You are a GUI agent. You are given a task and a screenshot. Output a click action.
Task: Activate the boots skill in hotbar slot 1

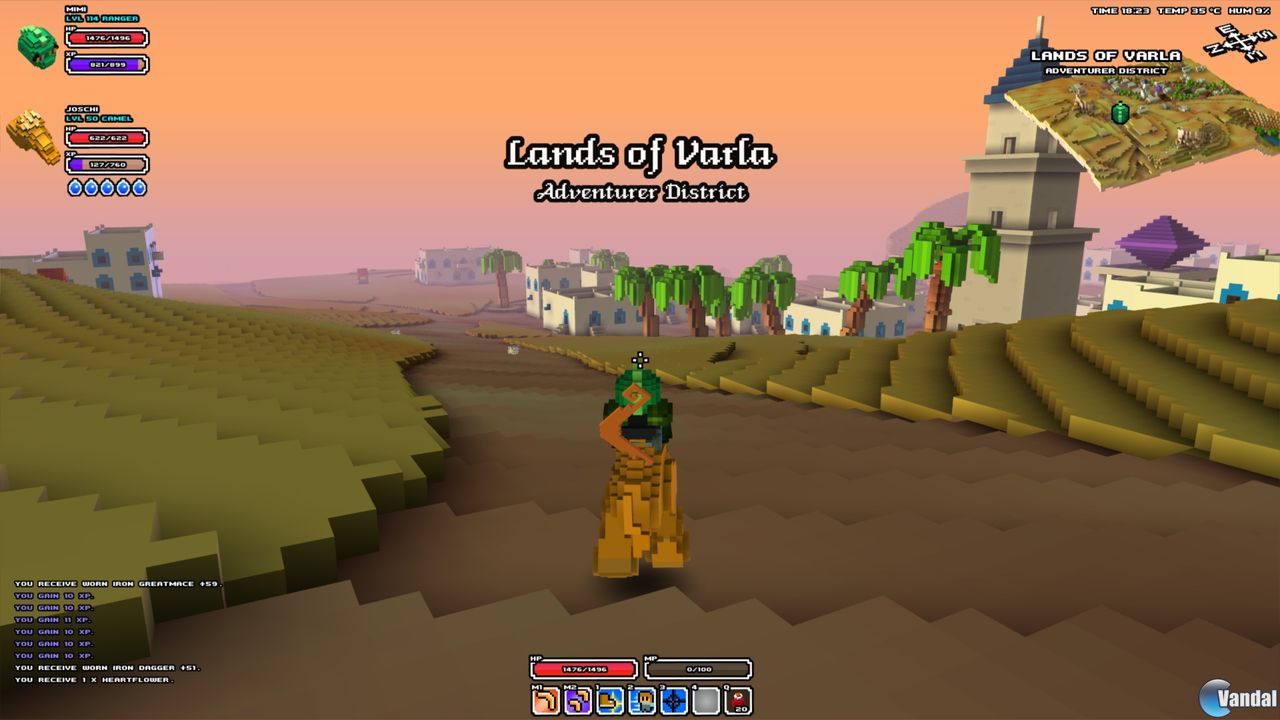tap(607, 700)
